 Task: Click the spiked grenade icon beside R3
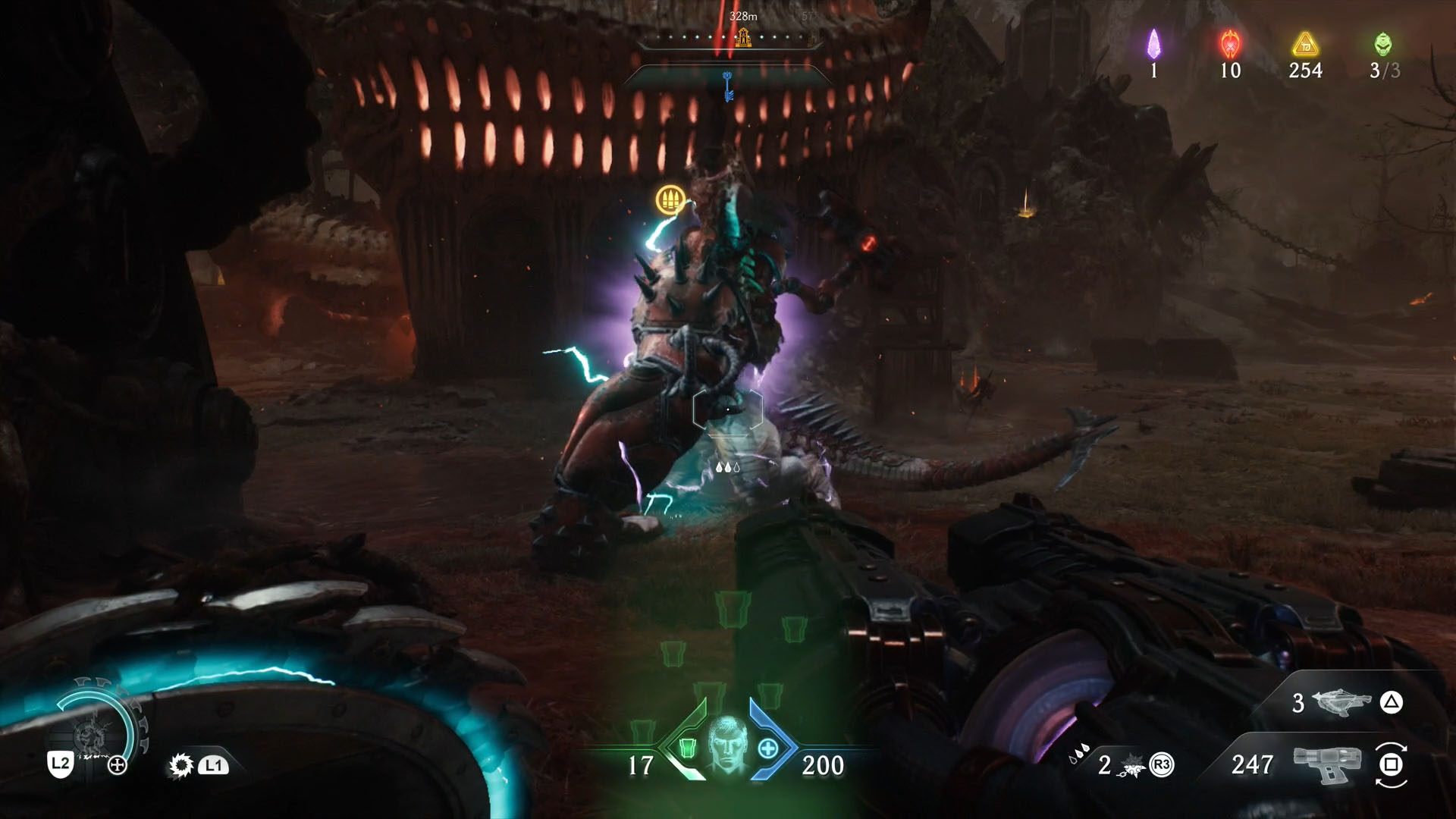point(1131,766)
